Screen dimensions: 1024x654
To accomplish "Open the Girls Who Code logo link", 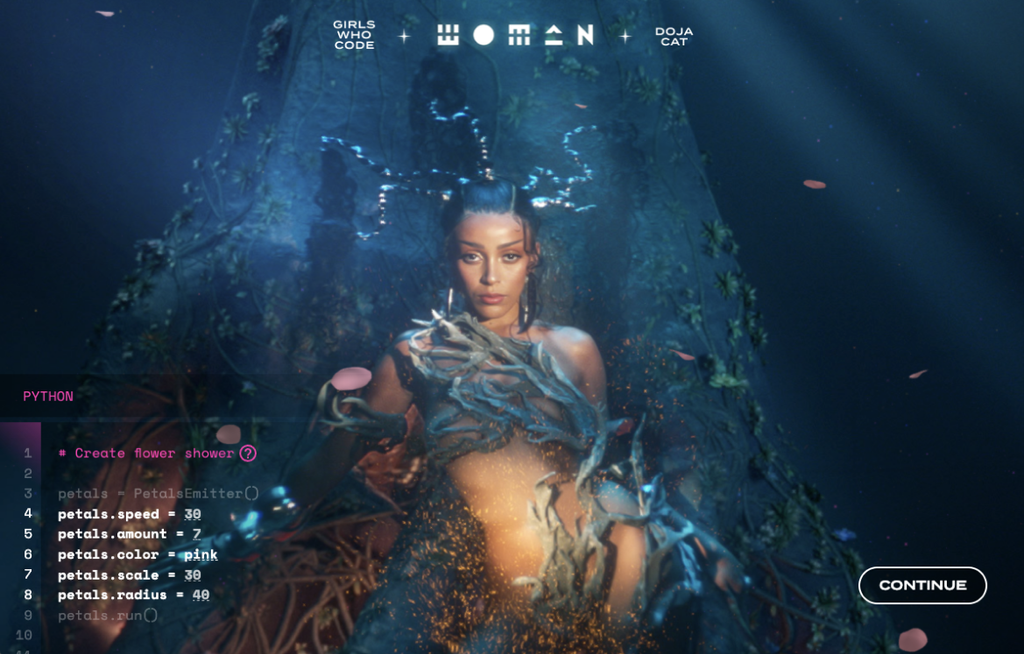I will coord(354,35).
